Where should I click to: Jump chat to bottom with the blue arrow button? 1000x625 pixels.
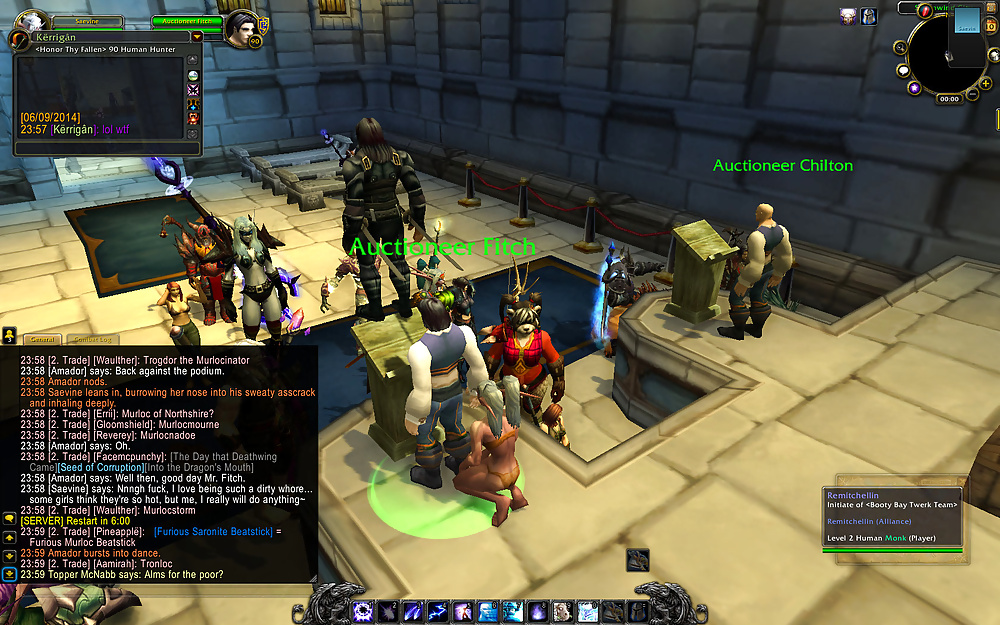9,574
